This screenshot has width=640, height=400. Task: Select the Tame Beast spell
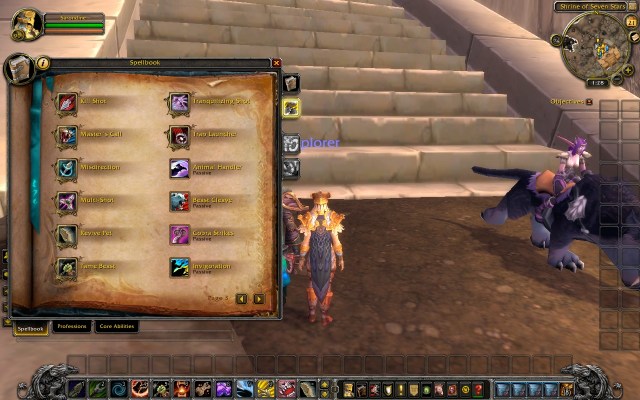coord(67,267)
